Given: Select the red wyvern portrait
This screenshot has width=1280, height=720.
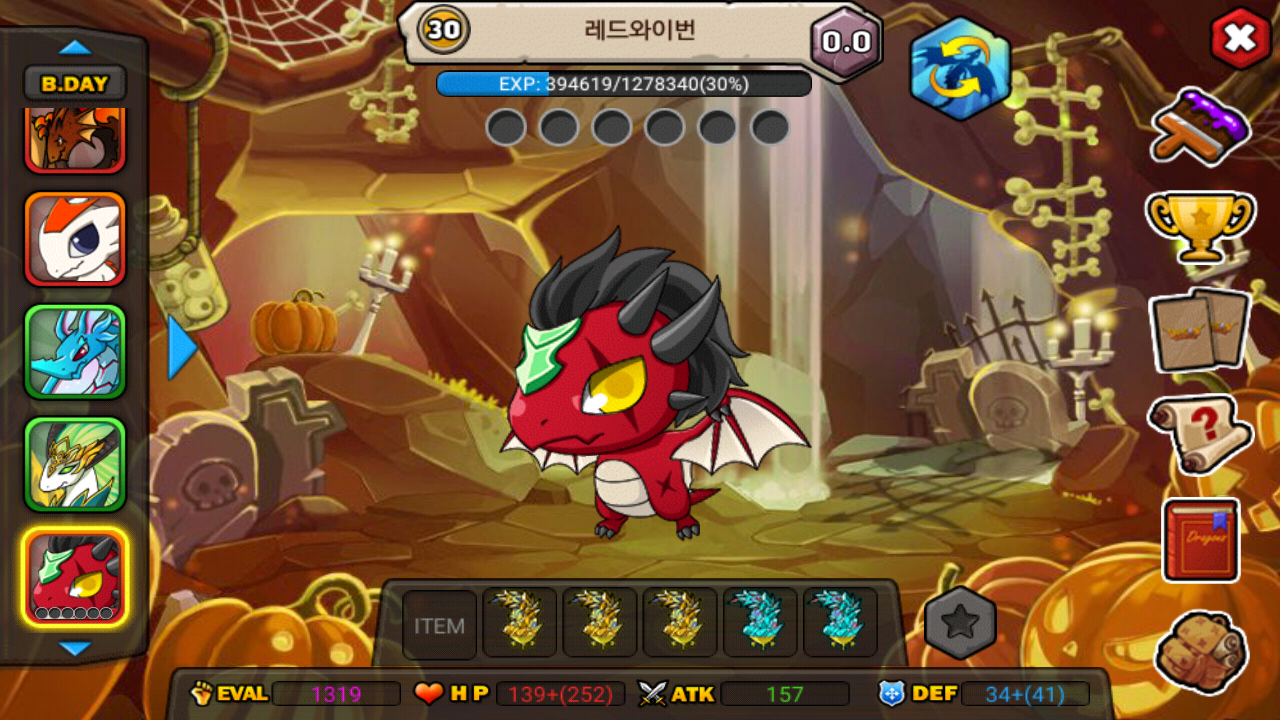Looking at the screenshot, I should pos(75,577).
